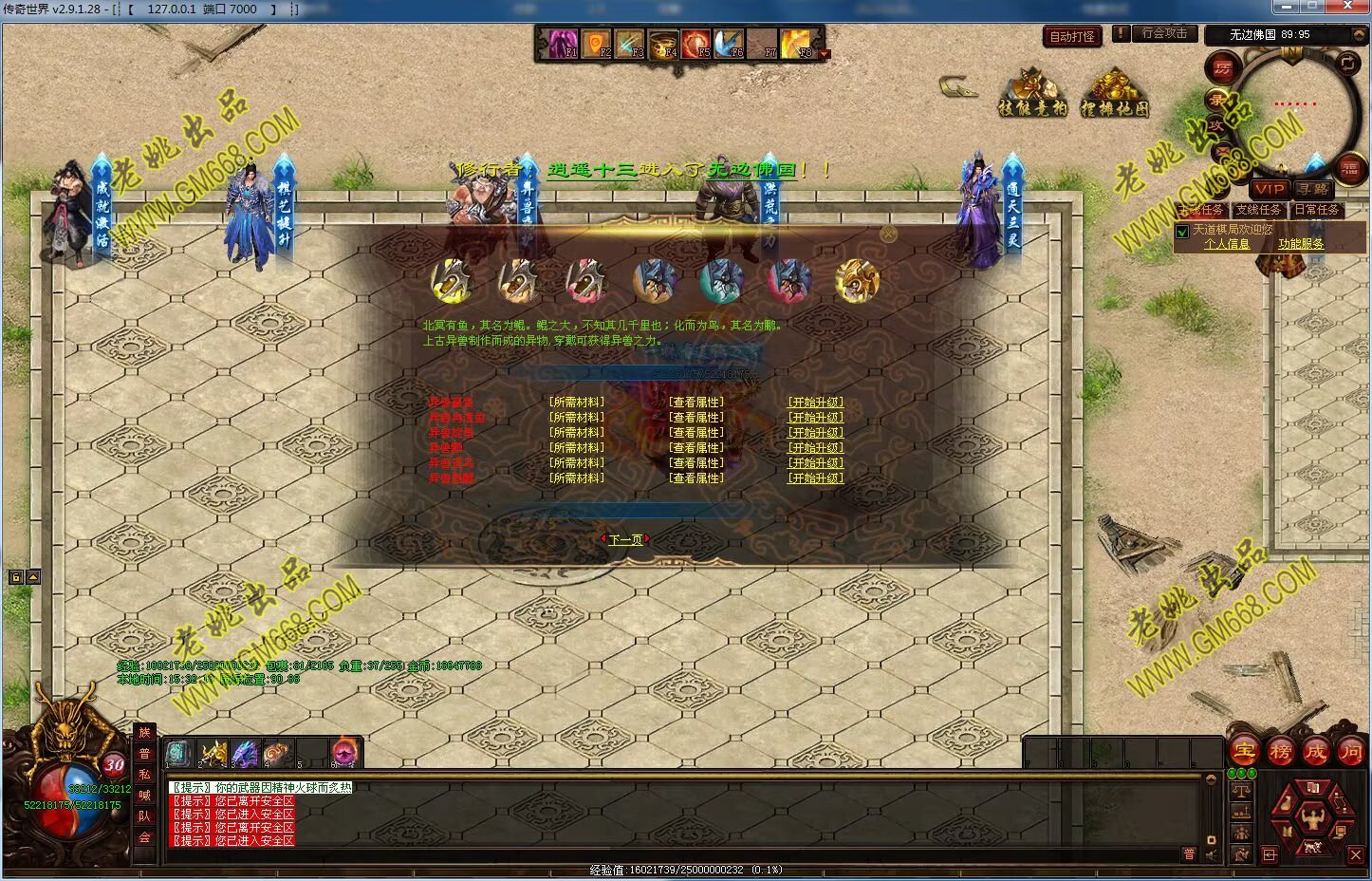This screenshot has height=881, width=1372.
Task: Open 个人信息 personal info link
Action: 1227,244
